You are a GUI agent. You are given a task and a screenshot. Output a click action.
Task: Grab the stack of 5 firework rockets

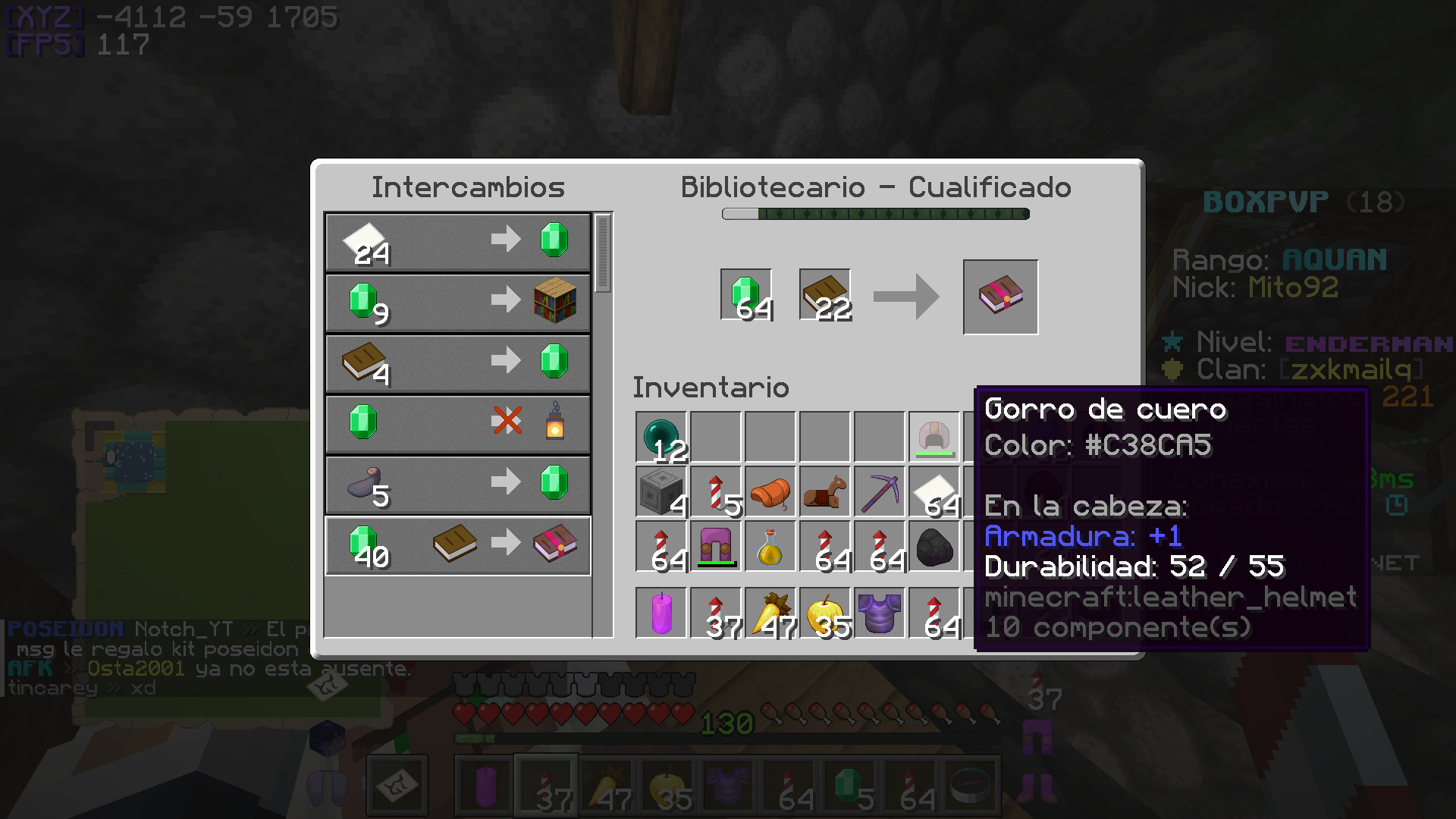716,492
